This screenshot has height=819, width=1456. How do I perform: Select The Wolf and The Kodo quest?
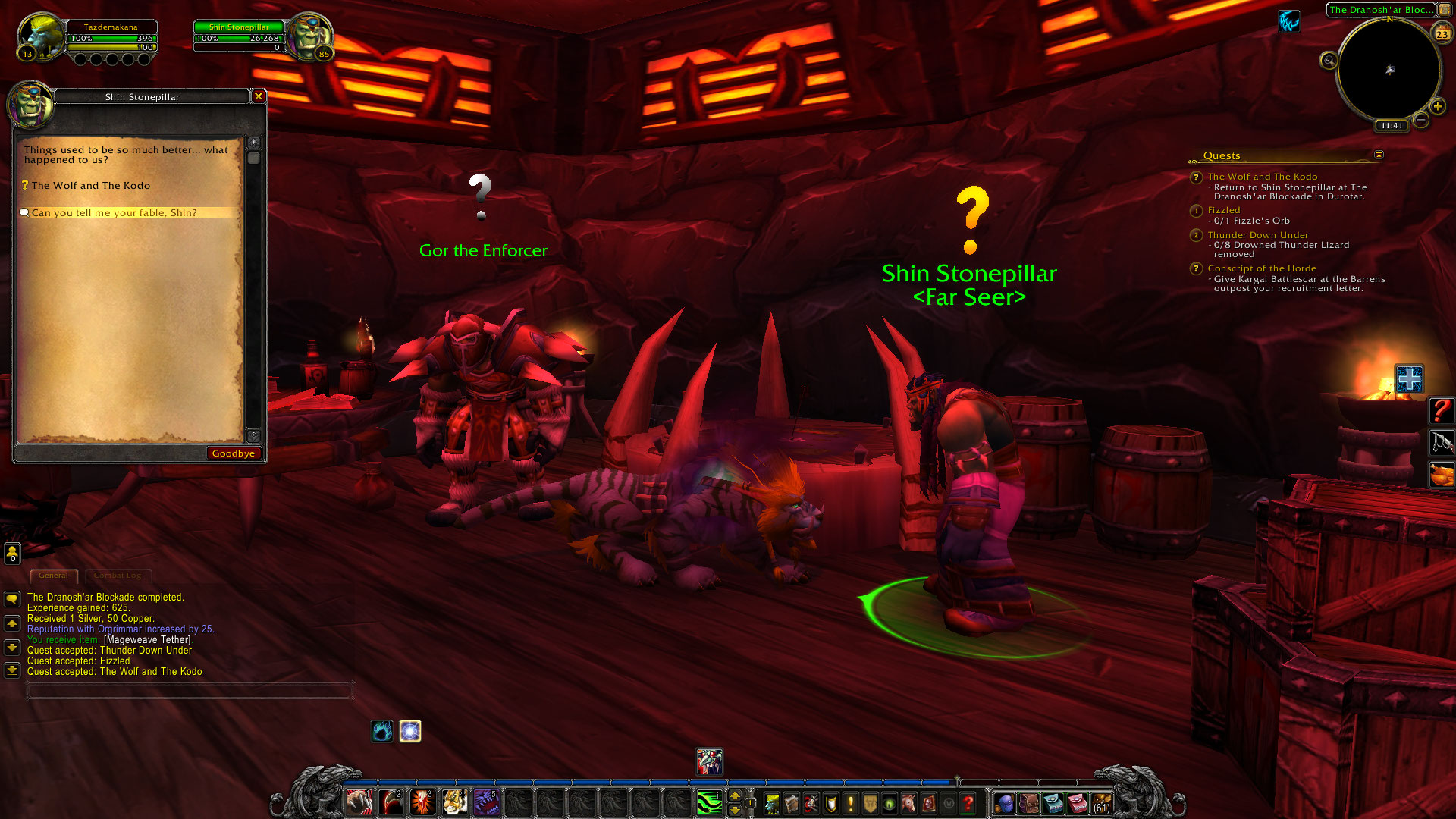click(x=90, y=186)
